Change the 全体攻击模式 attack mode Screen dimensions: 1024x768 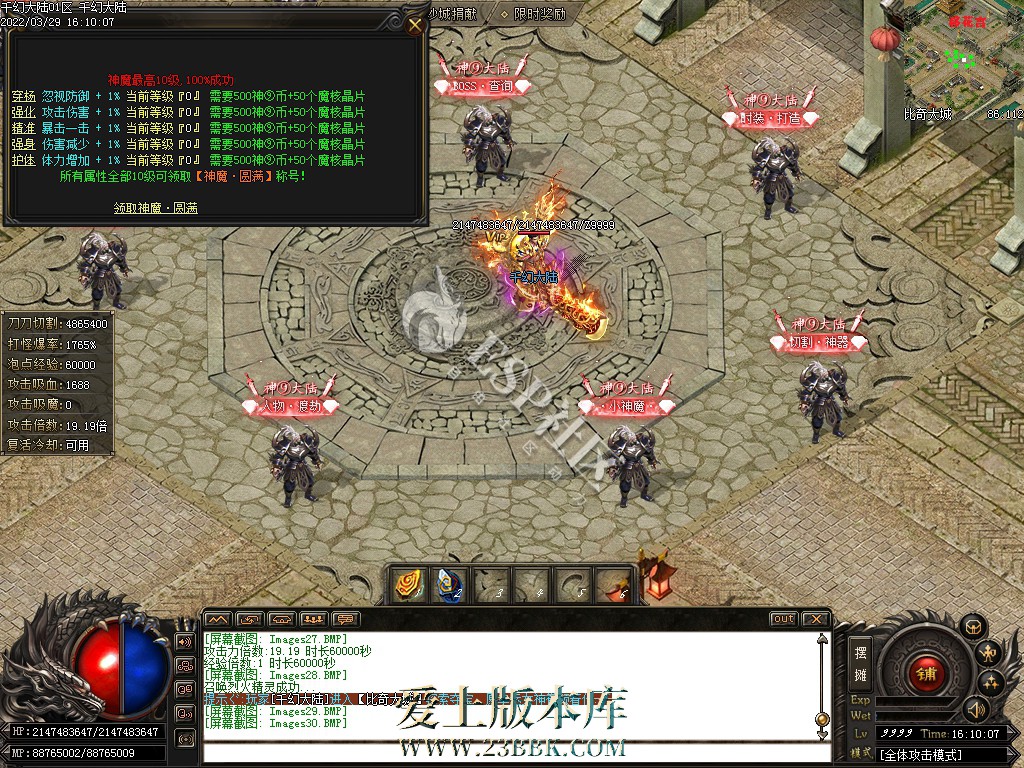pos(921,755)
